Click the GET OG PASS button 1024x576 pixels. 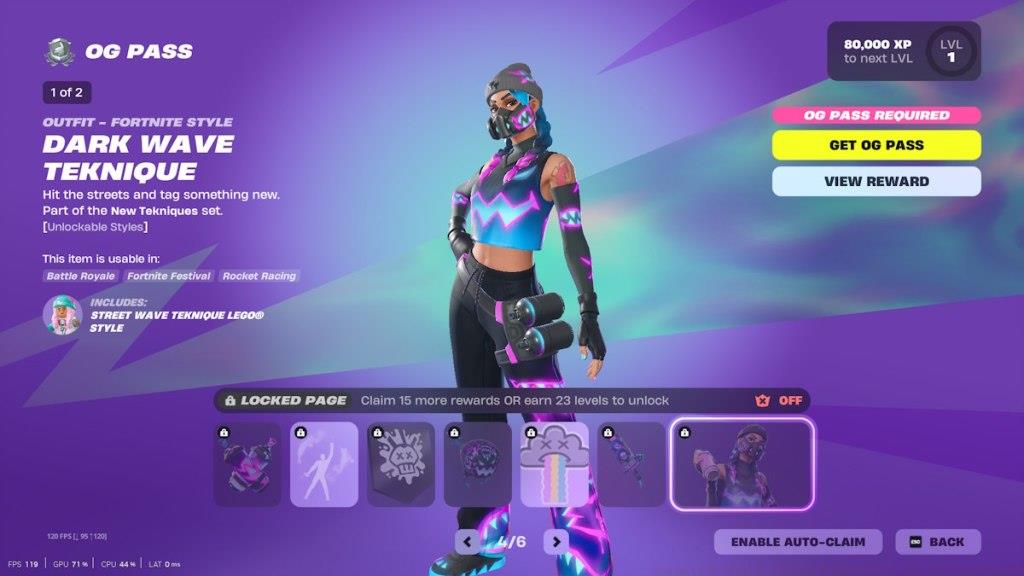point(876,145)
